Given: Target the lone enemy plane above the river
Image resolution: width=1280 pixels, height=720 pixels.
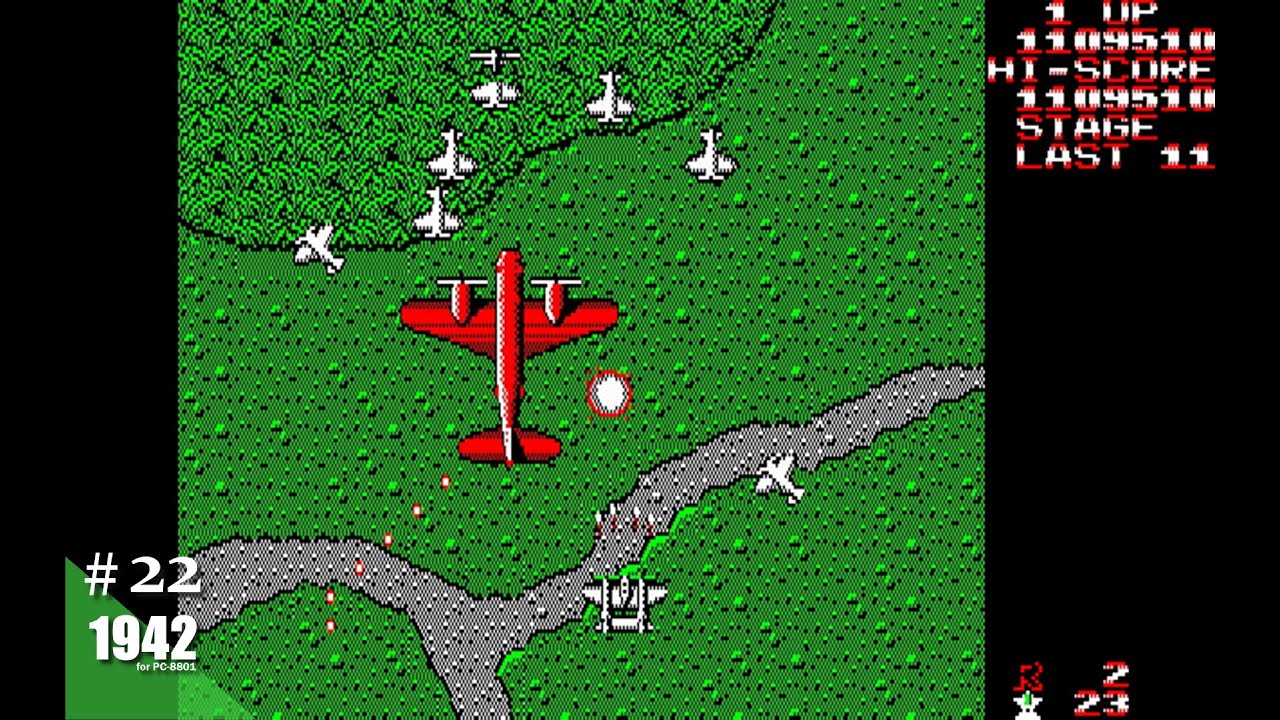Looking at the screenshot, I should click(x=710, y=155).
